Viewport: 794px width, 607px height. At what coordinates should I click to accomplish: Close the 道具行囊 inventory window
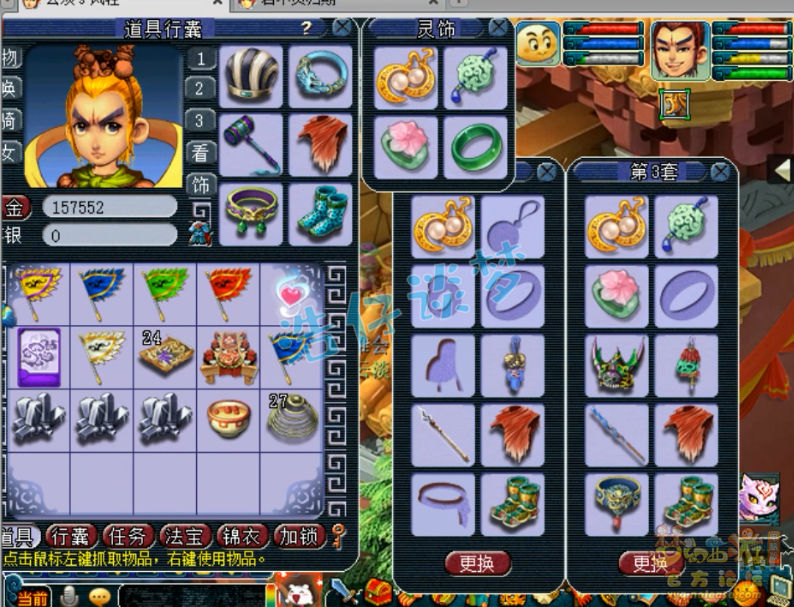click(342, 27)
